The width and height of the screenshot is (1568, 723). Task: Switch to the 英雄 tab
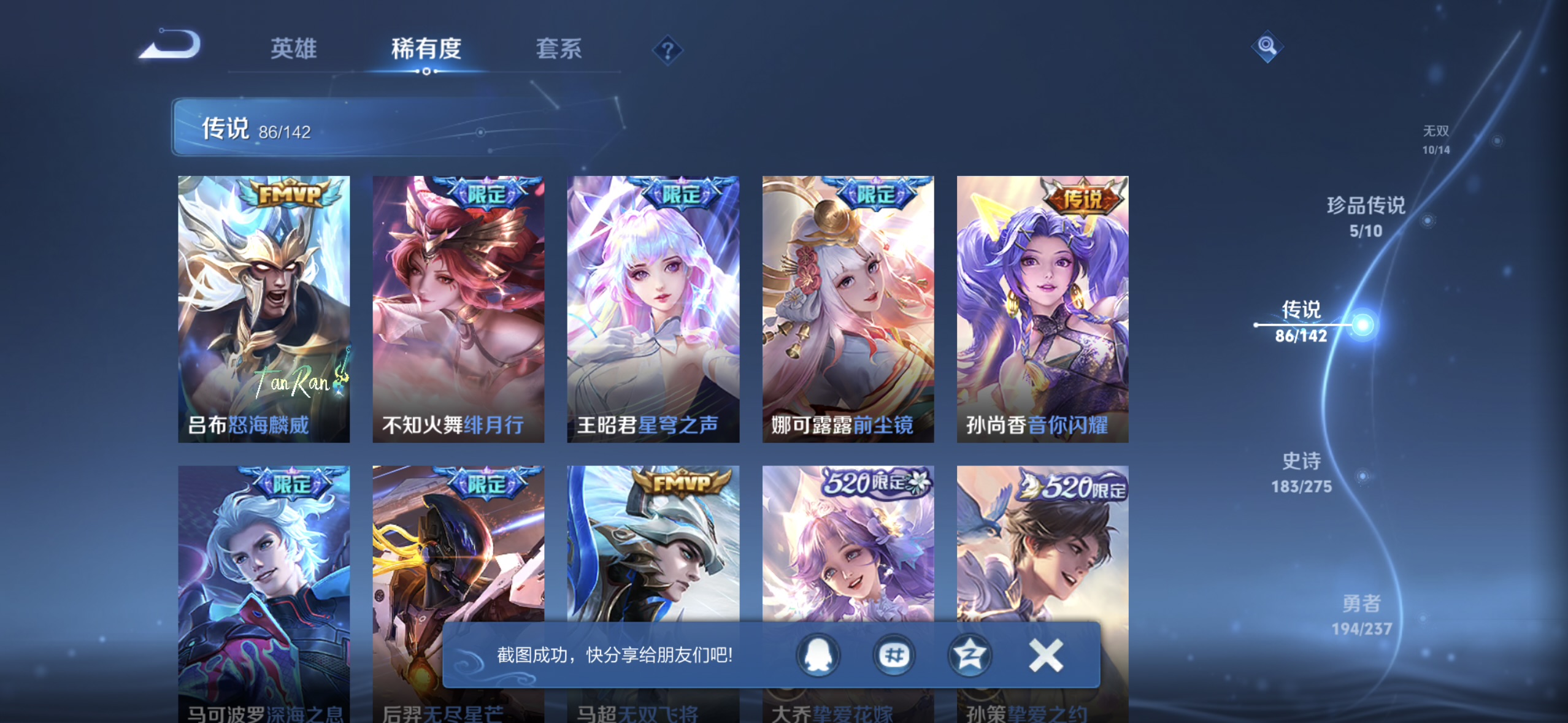pyautogui.click(x=293, y=49)
